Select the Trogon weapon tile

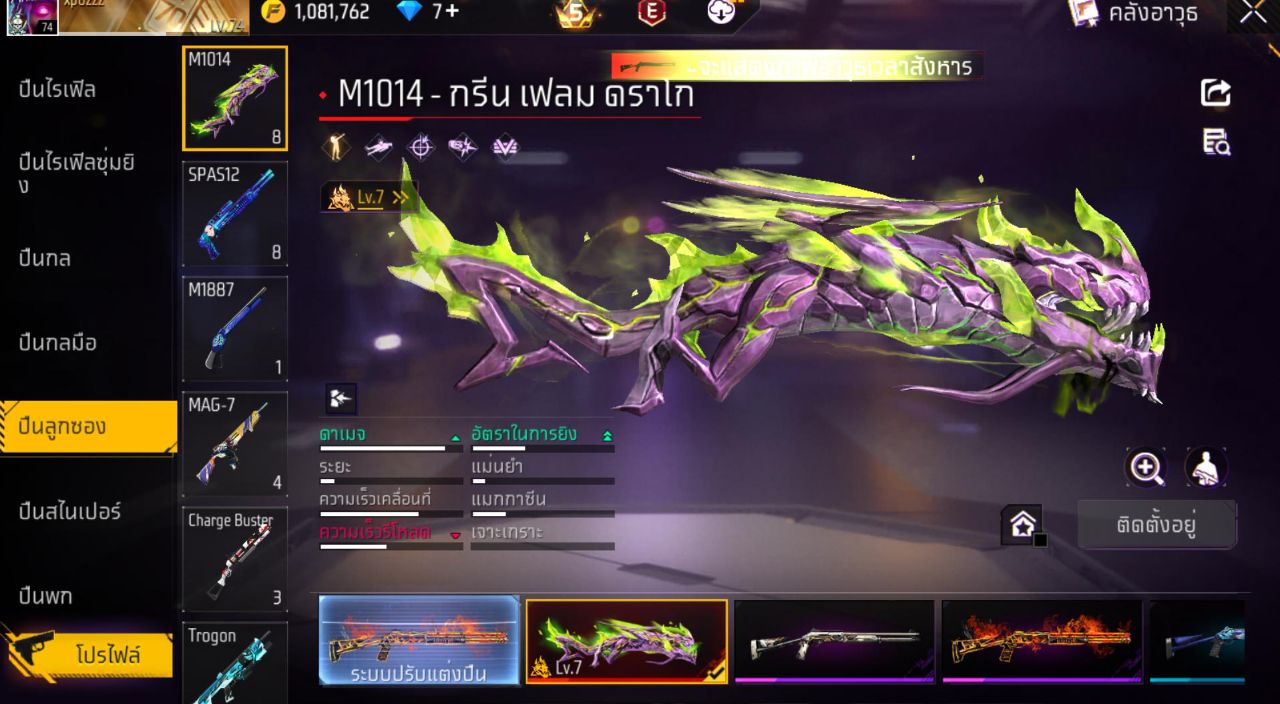point(235,662)
